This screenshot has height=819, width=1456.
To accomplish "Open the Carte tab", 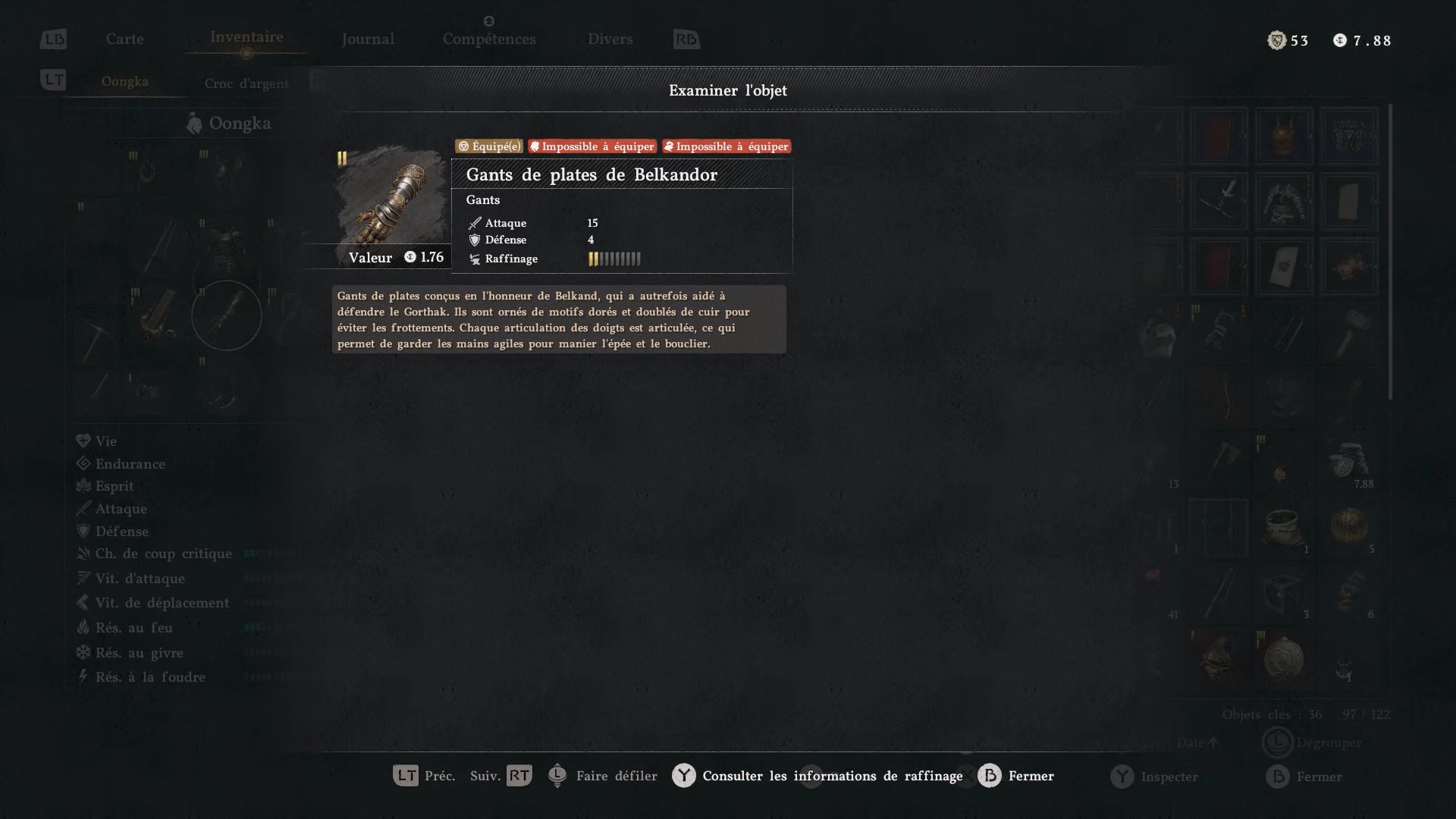I will (124, 39).
